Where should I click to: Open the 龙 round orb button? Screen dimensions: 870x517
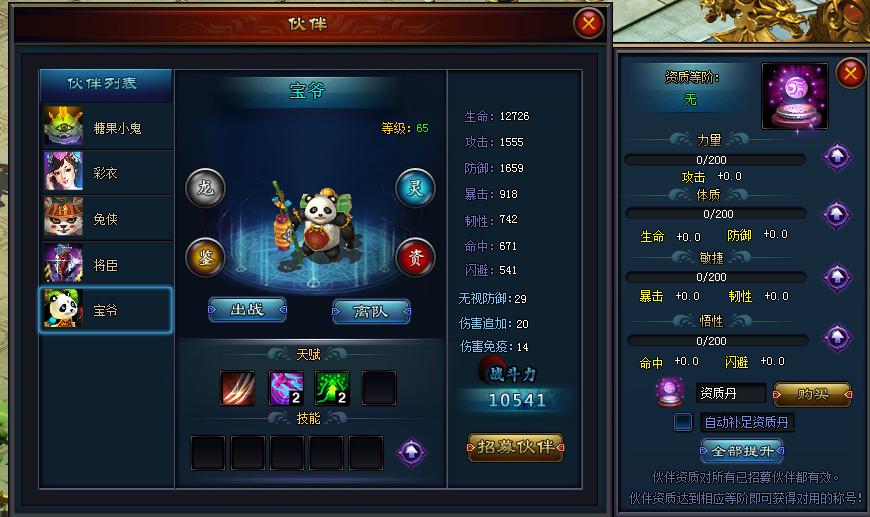click(205, 188)
